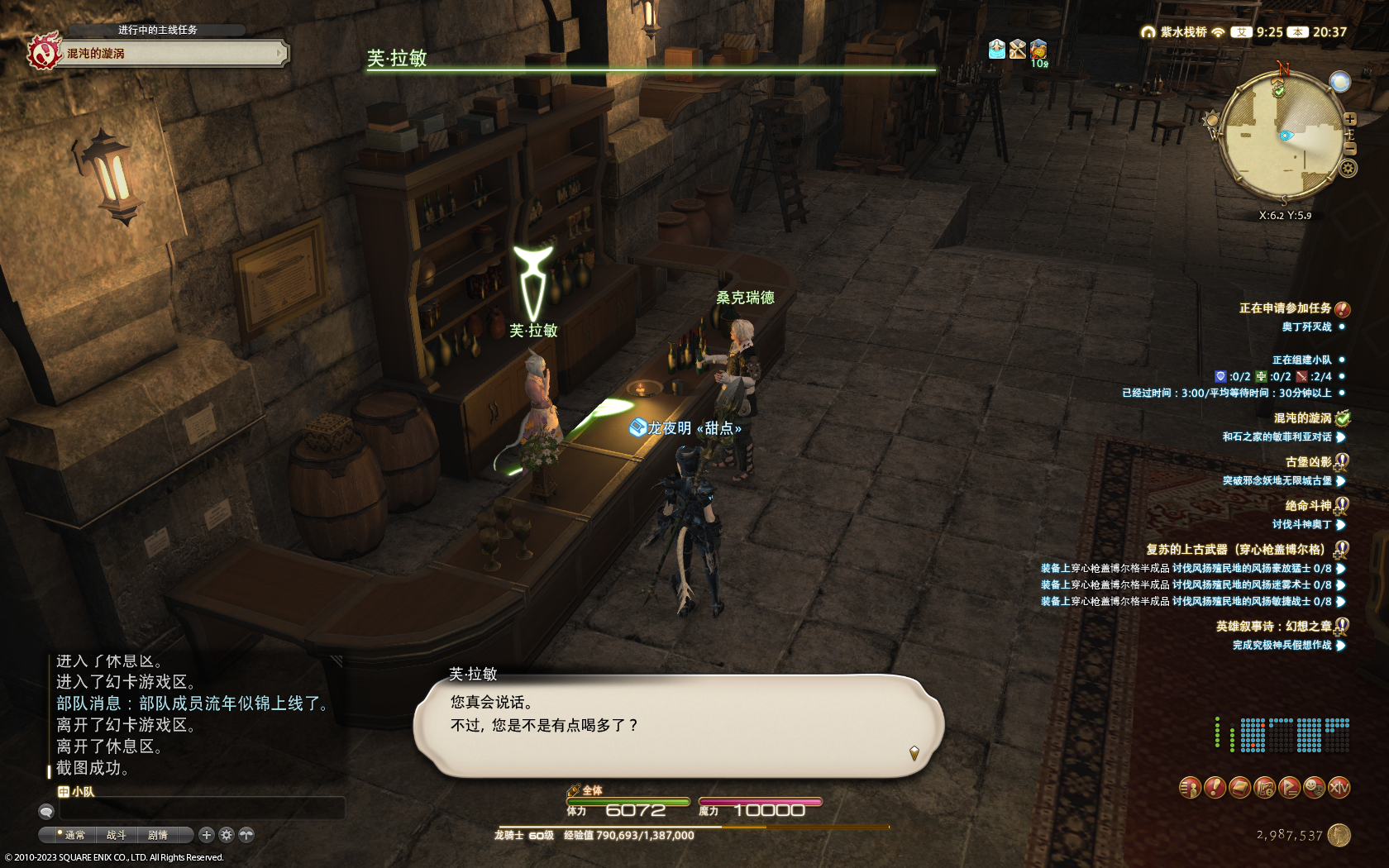Switch to the 战斗 chat tab
Viewport: 1389px width, 868px height.
point(117,835)
